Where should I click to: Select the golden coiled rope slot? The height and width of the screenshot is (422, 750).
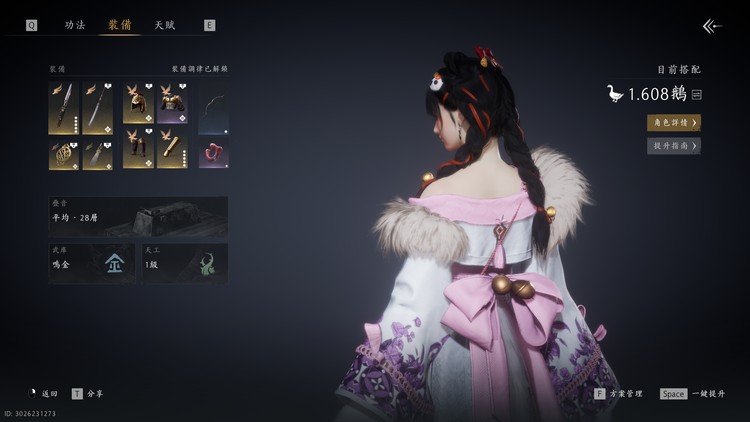click(x=63, y=154)
